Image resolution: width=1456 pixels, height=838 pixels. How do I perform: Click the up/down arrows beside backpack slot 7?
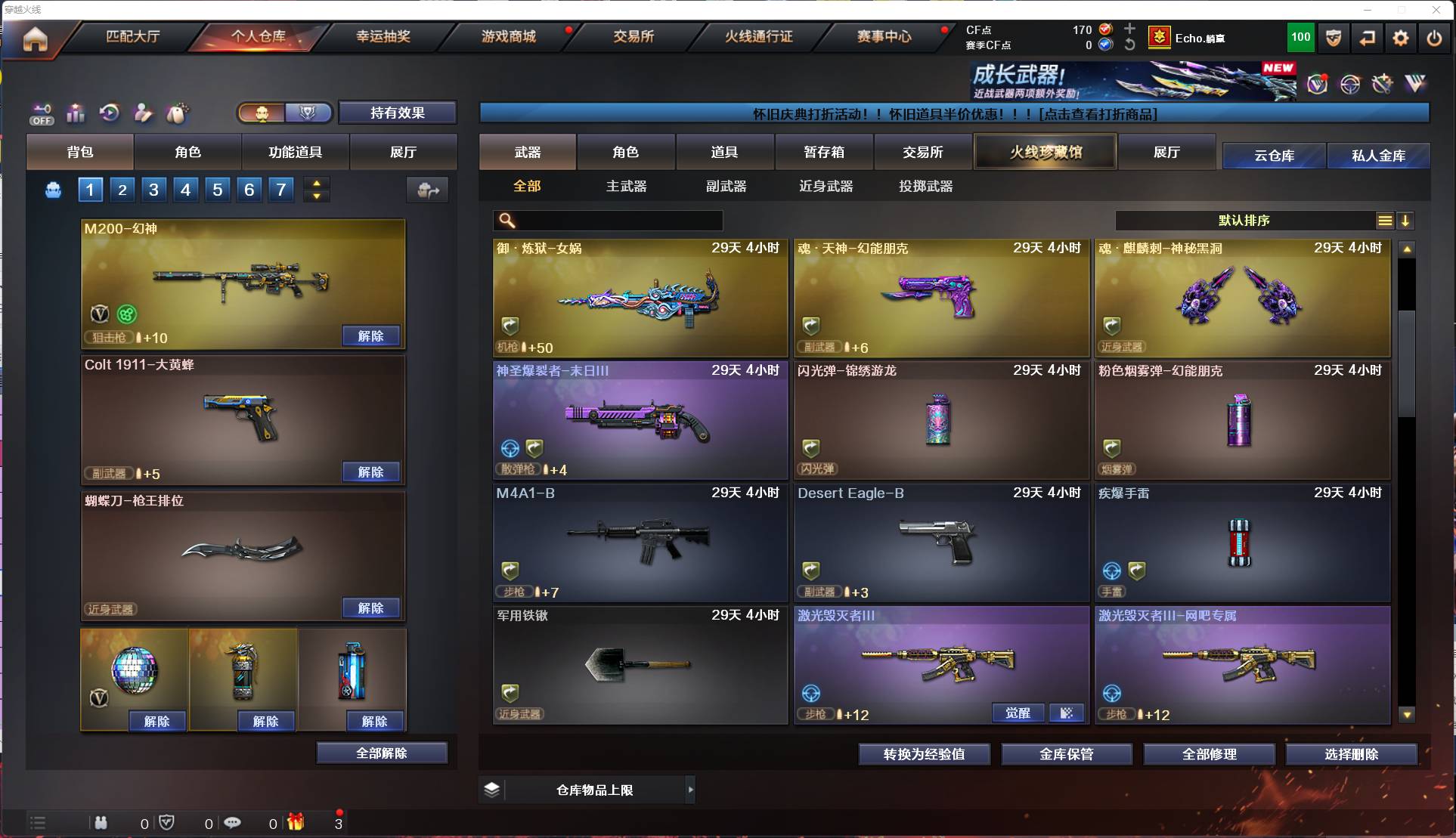point(317,190)
